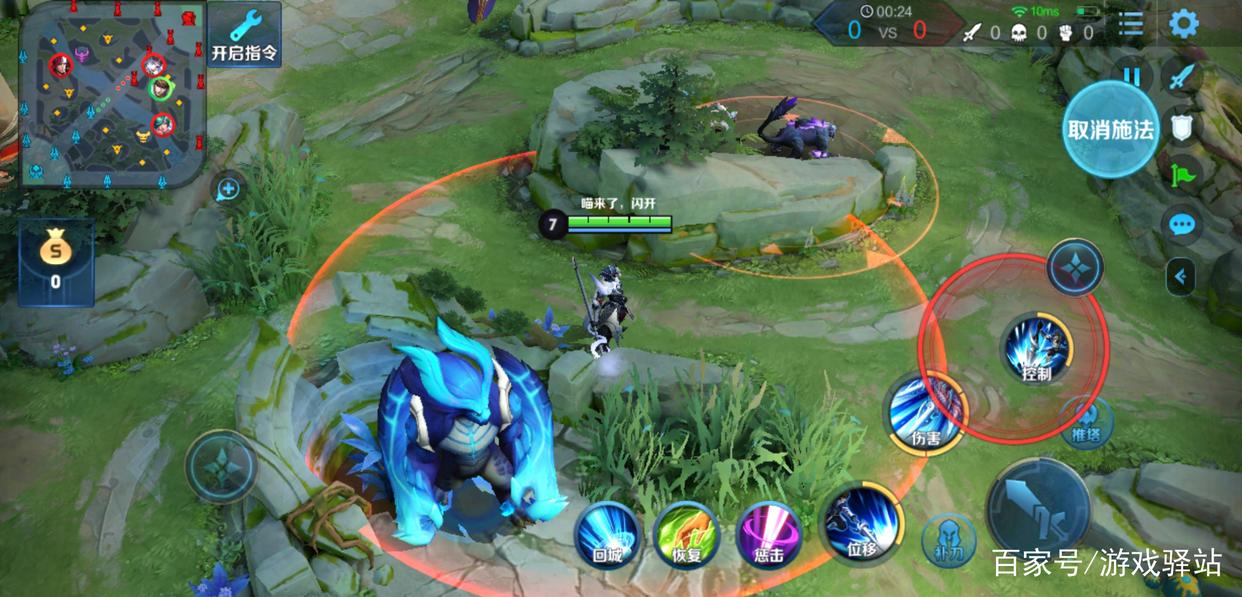Use the 伤害 damage skill
The height and width of the screenshot is (597, 1242).
coord(926,411)
